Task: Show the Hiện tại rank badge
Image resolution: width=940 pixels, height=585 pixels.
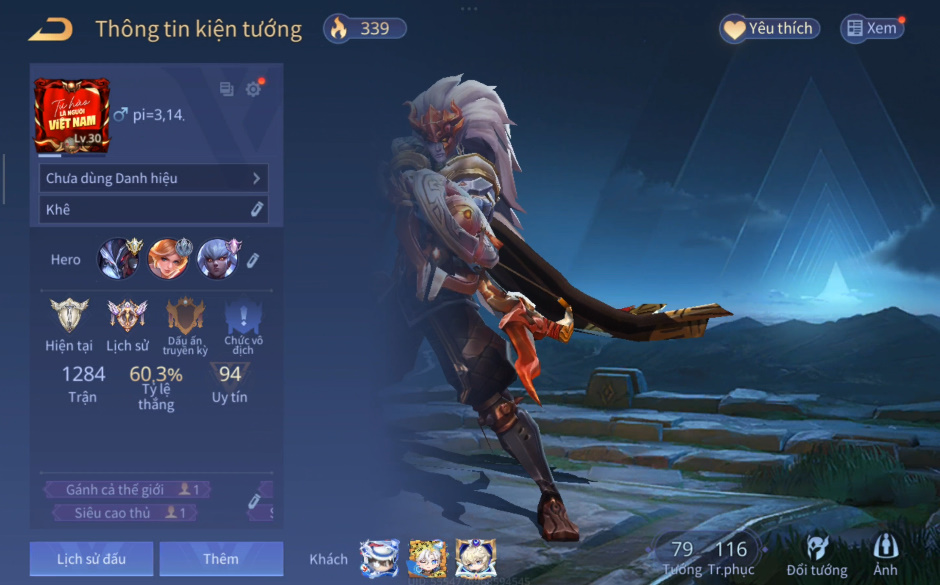Action: click(69, 317)
